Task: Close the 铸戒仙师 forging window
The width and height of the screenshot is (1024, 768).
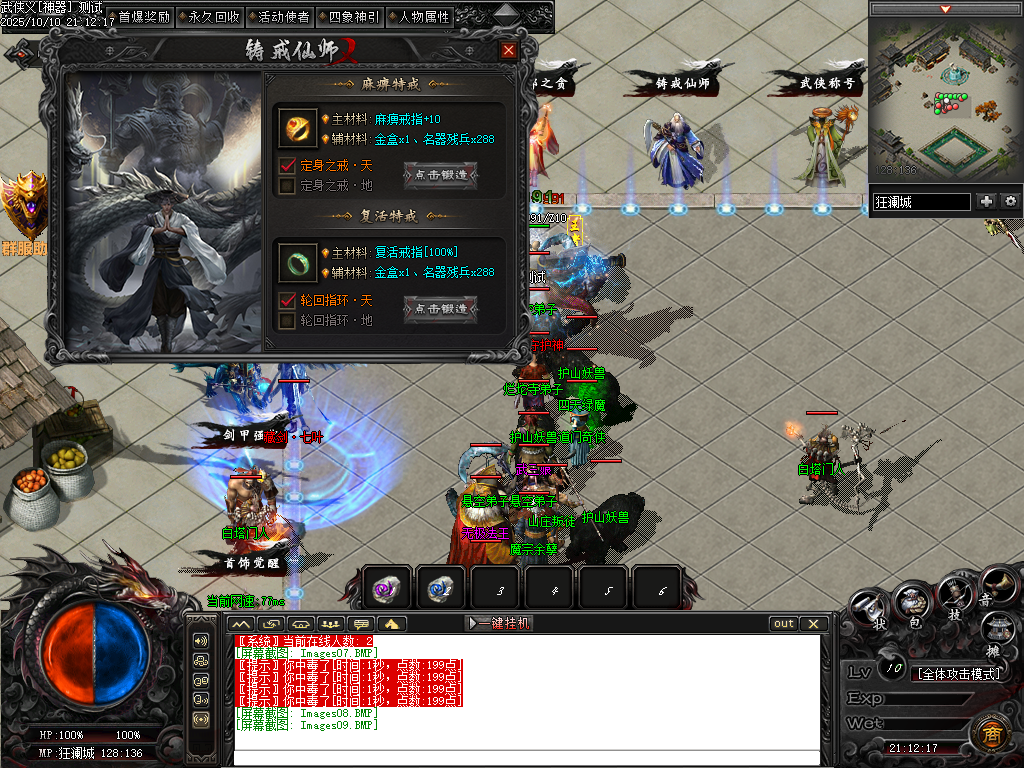Action: pos(508,51)
